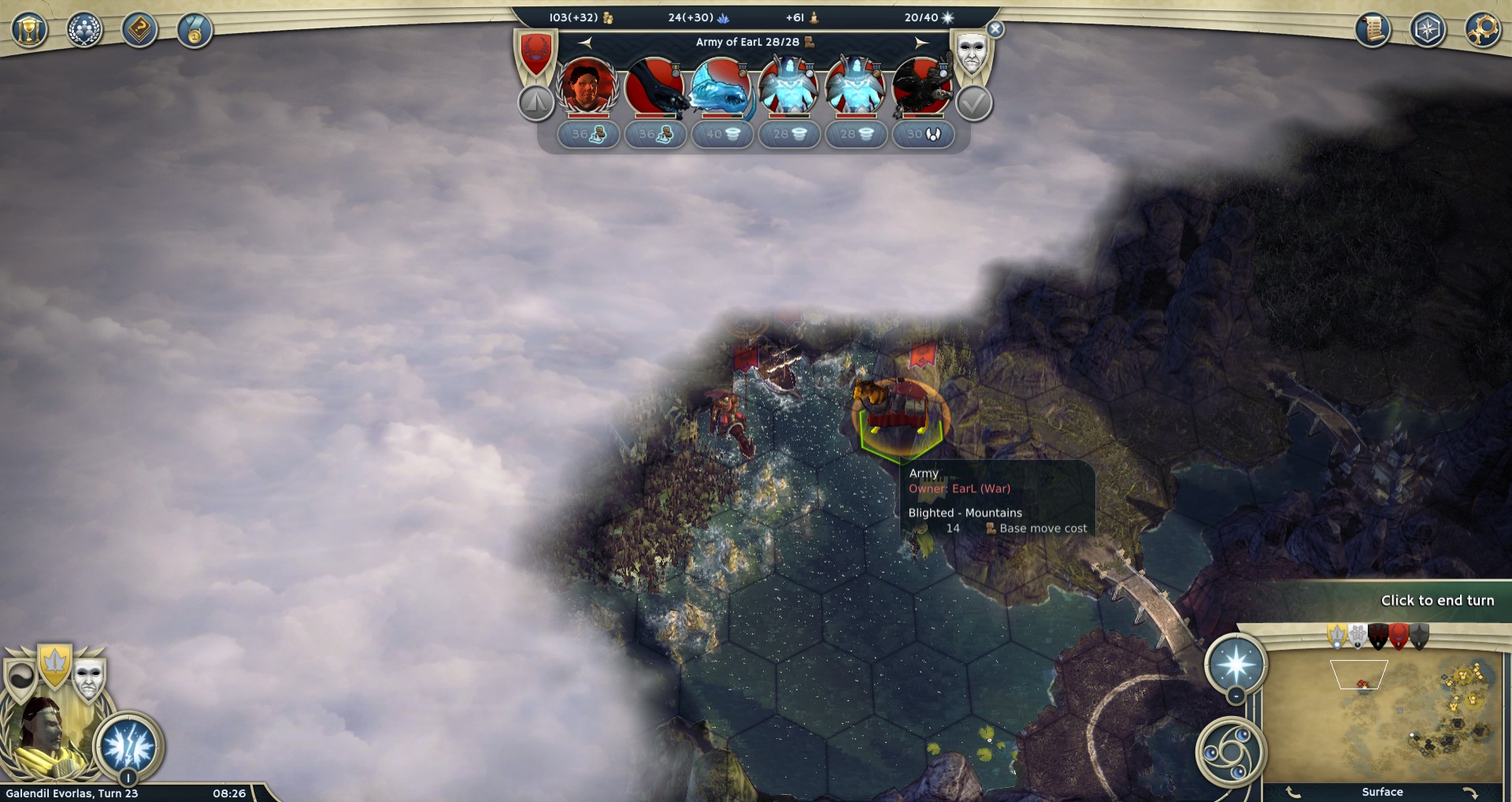Close the Army of EarL panel

pos(995,29)
